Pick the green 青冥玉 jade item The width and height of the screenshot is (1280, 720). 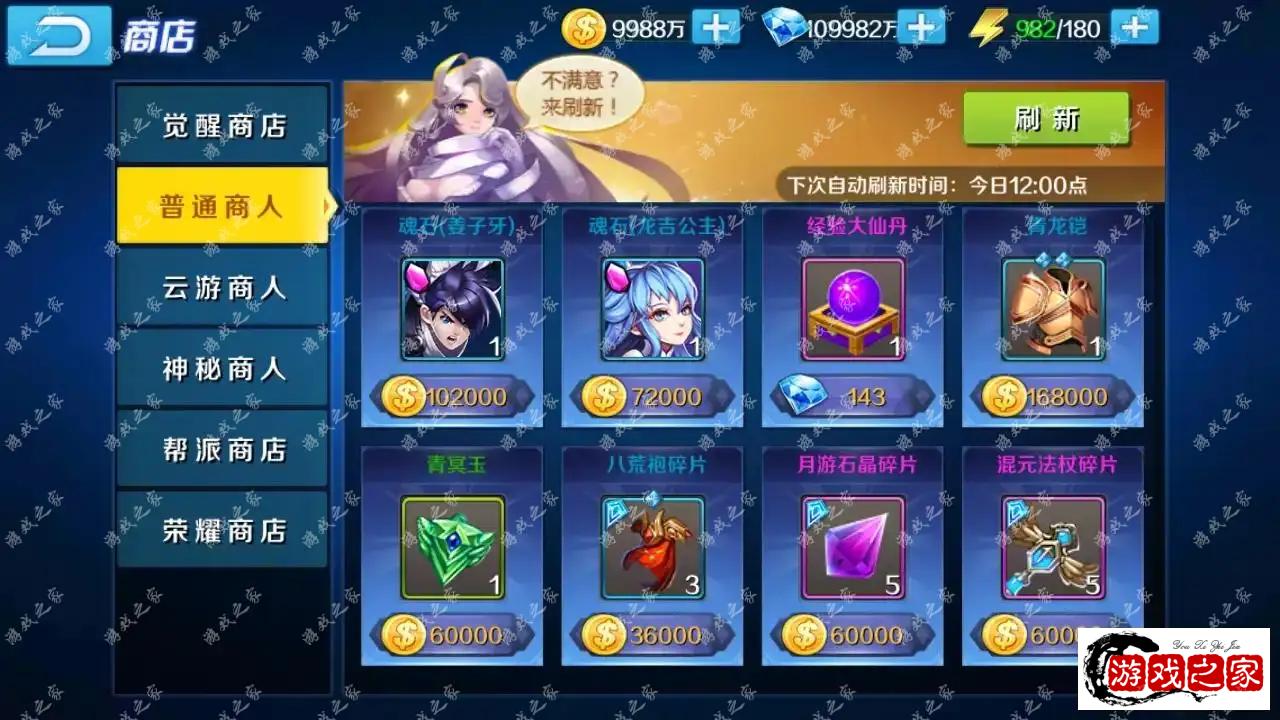click(x=452, y=547)
